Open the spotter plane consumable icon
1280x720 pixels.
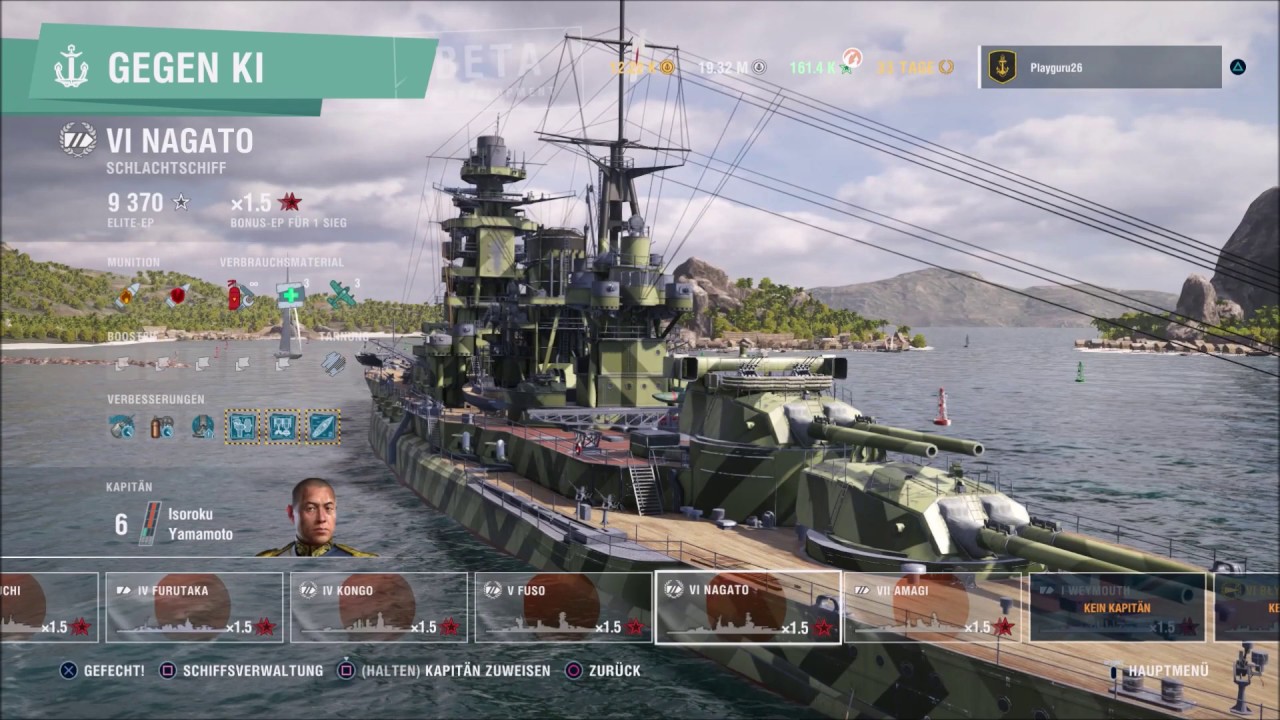pyautogui.click(x=341, y=294)
